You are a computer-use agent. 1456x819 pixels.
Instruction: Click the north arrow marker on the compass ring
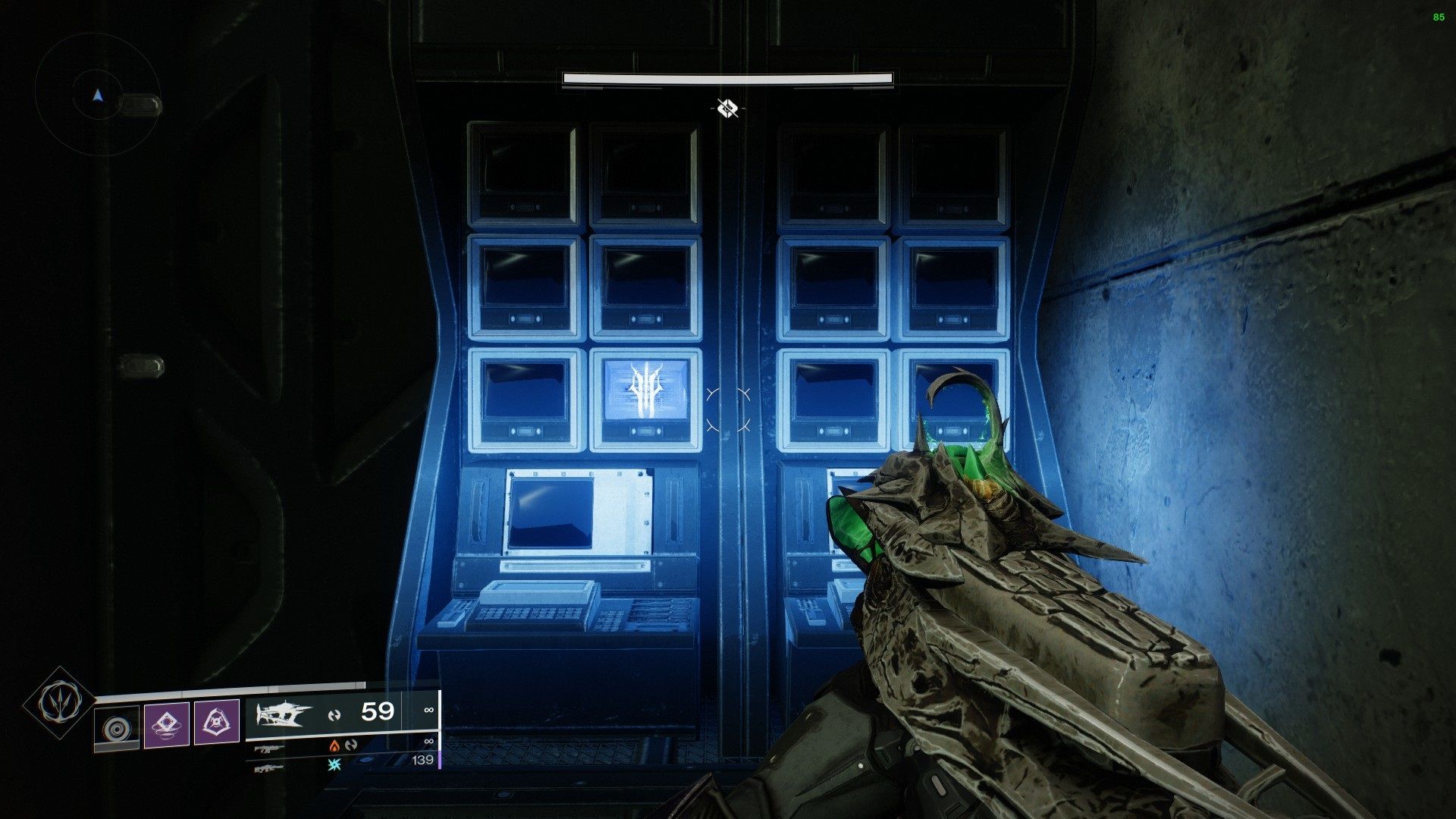pyautogui.click(x=97, y=93)
